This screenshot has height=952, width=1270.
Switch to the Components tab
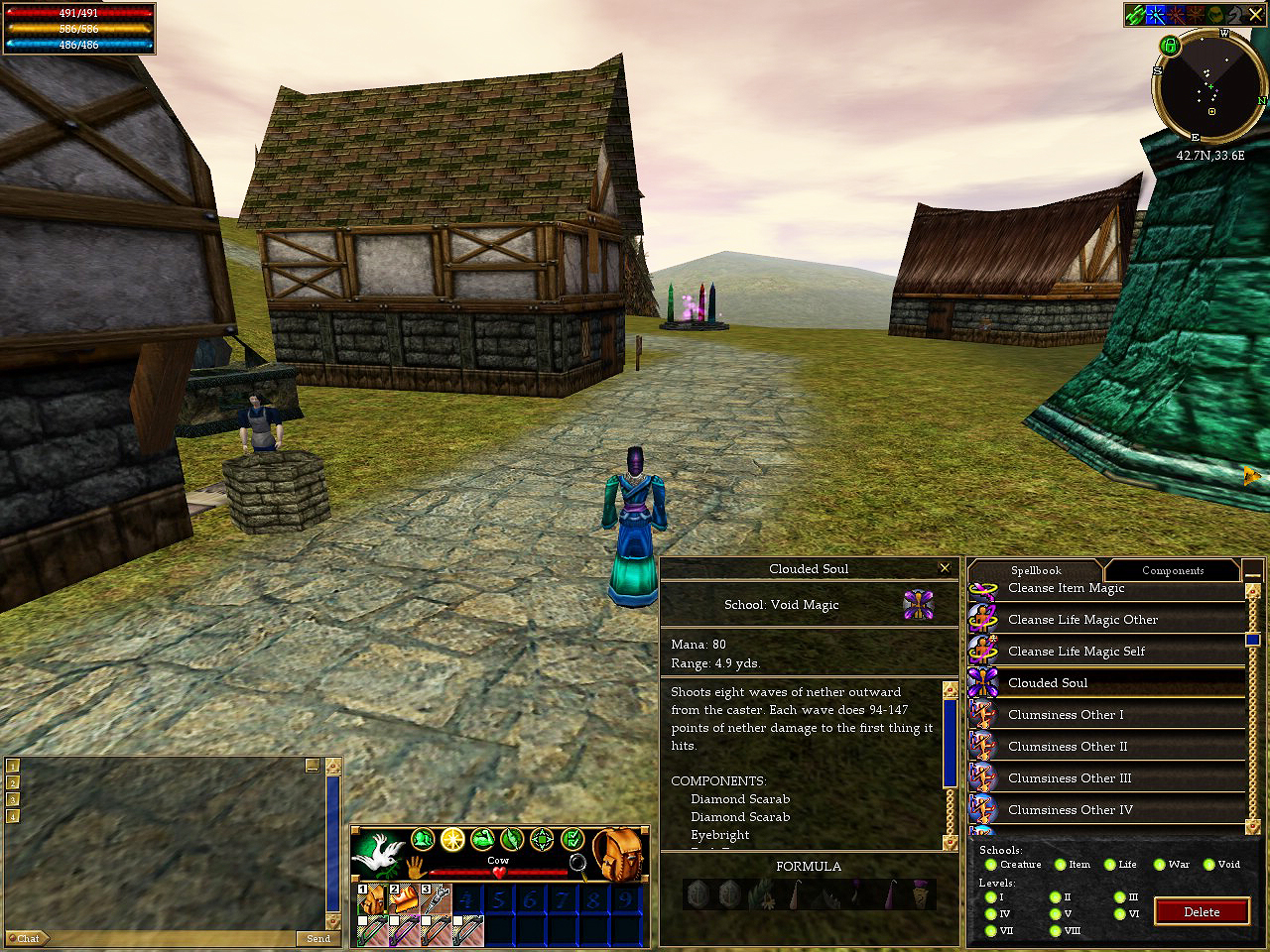(1172, 570)
